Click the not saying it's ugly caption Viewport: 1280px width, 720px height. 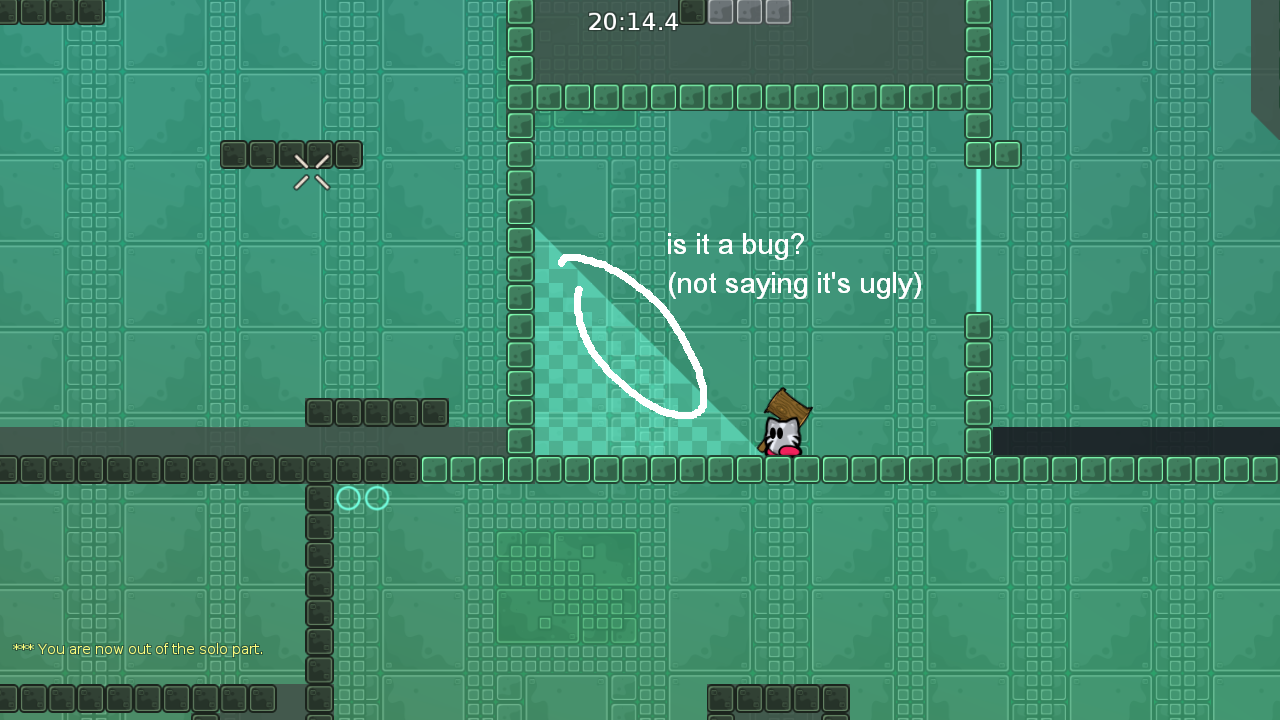[795, 284]
